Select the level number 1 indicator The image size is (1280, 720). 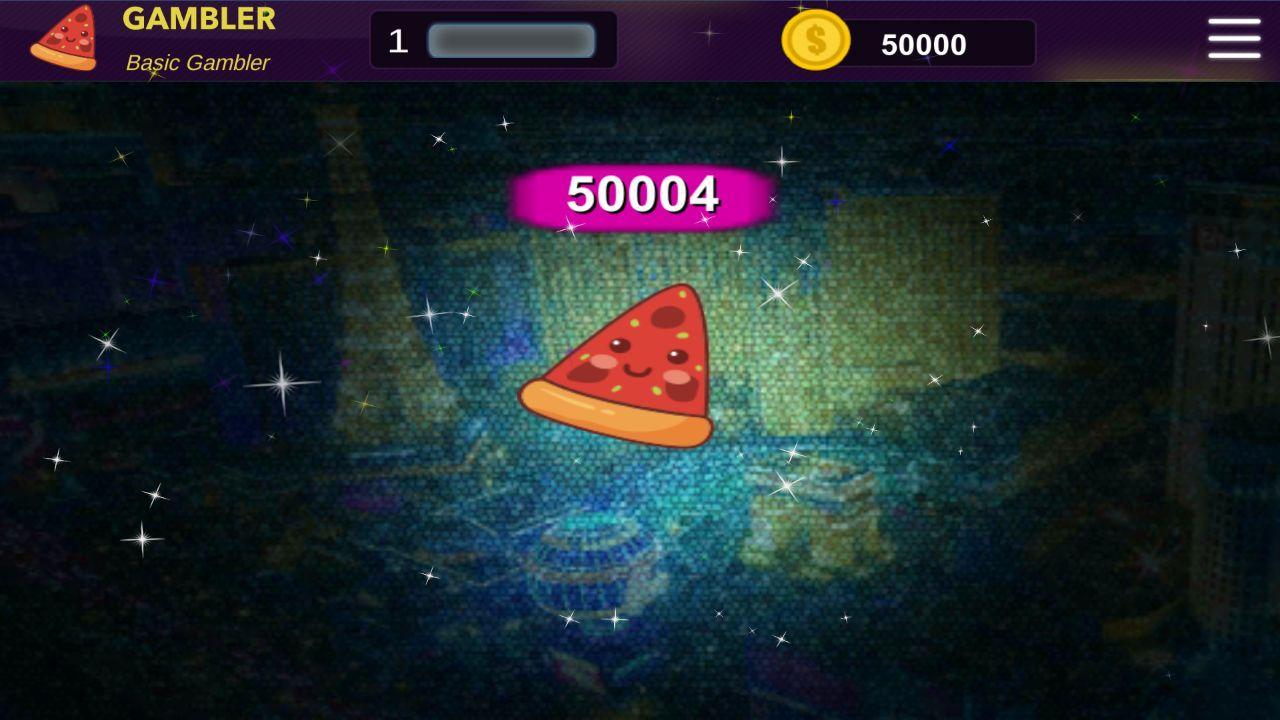[x=400, y=40]
